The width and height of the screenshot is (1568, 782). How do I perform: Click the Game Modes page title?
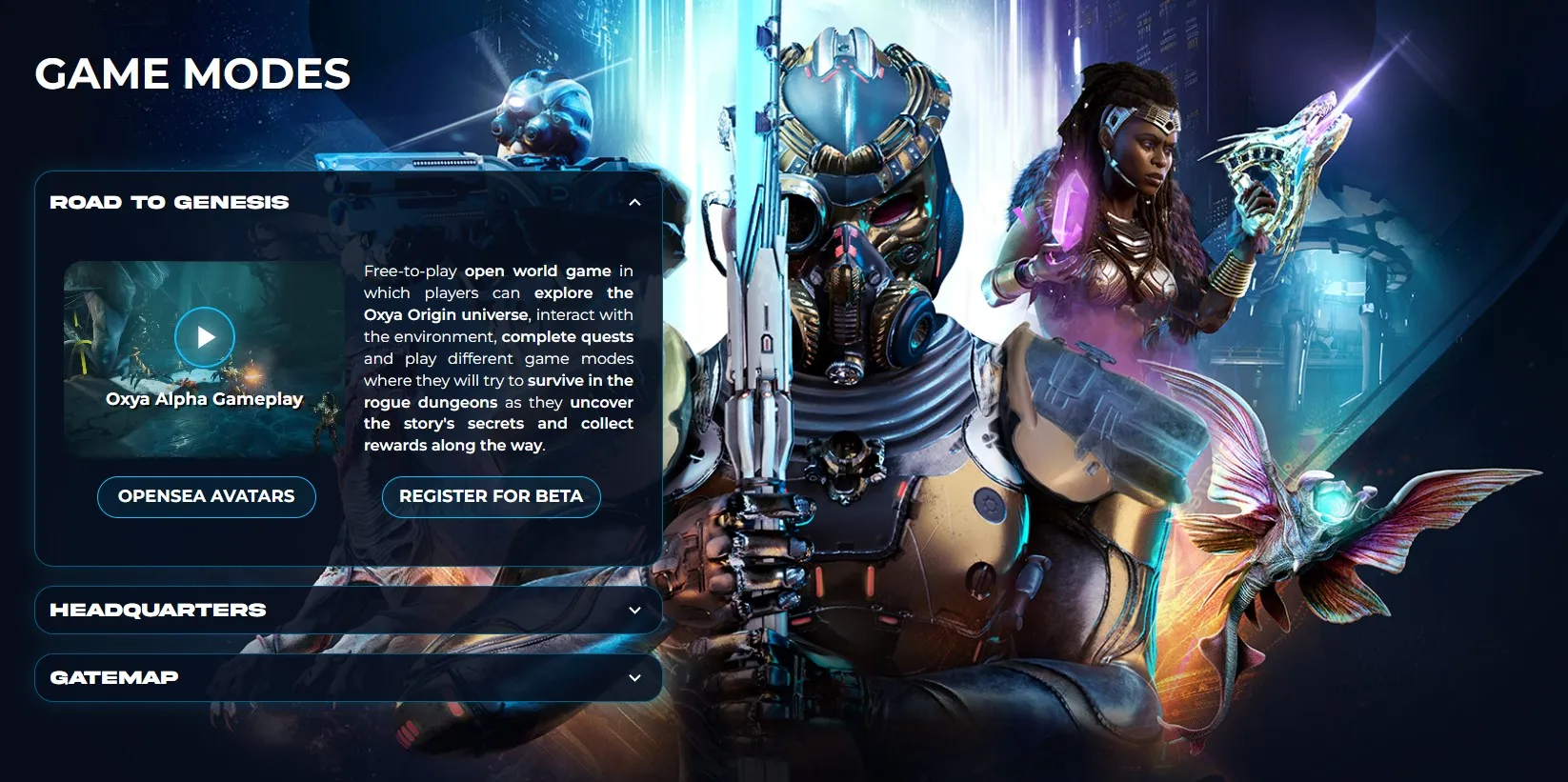point(191,74)
